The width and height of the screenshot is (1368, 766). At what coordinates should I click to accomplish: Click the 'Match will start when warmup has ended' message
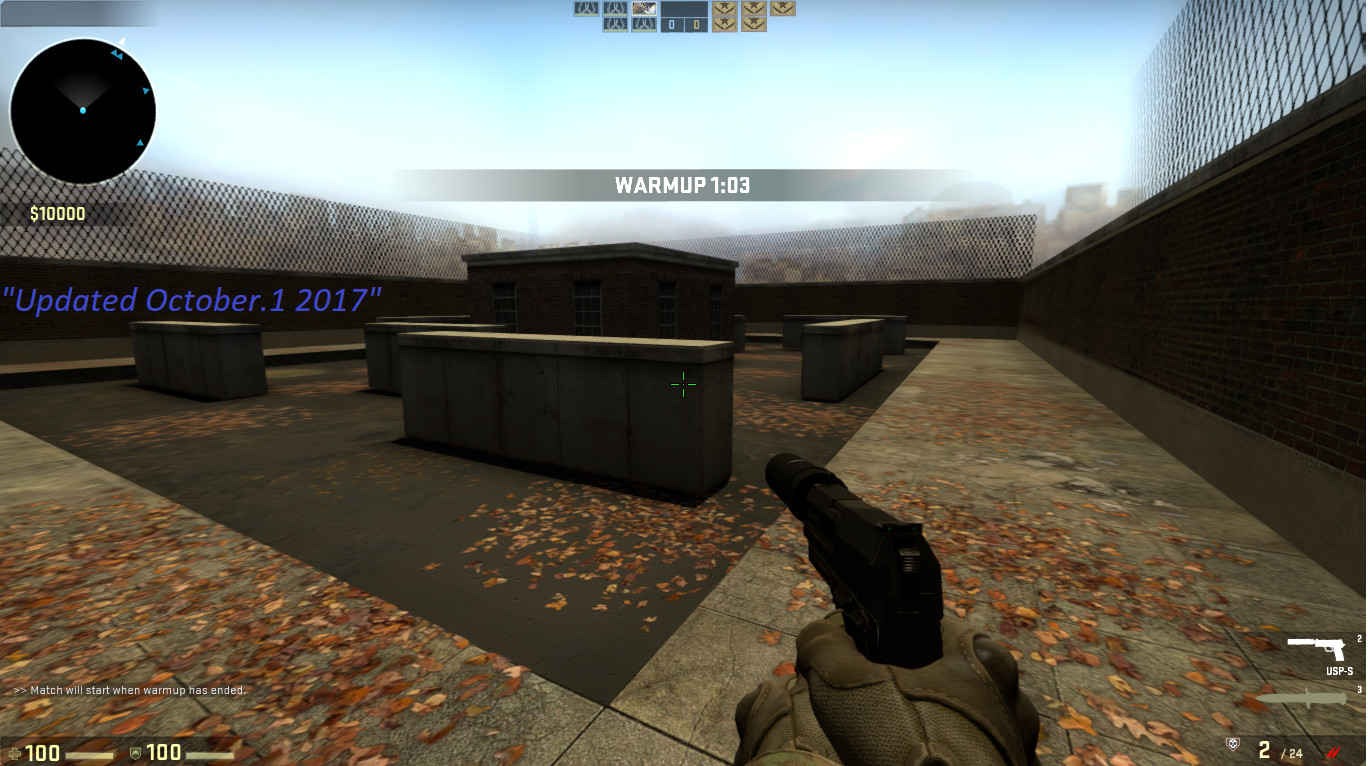129,689
